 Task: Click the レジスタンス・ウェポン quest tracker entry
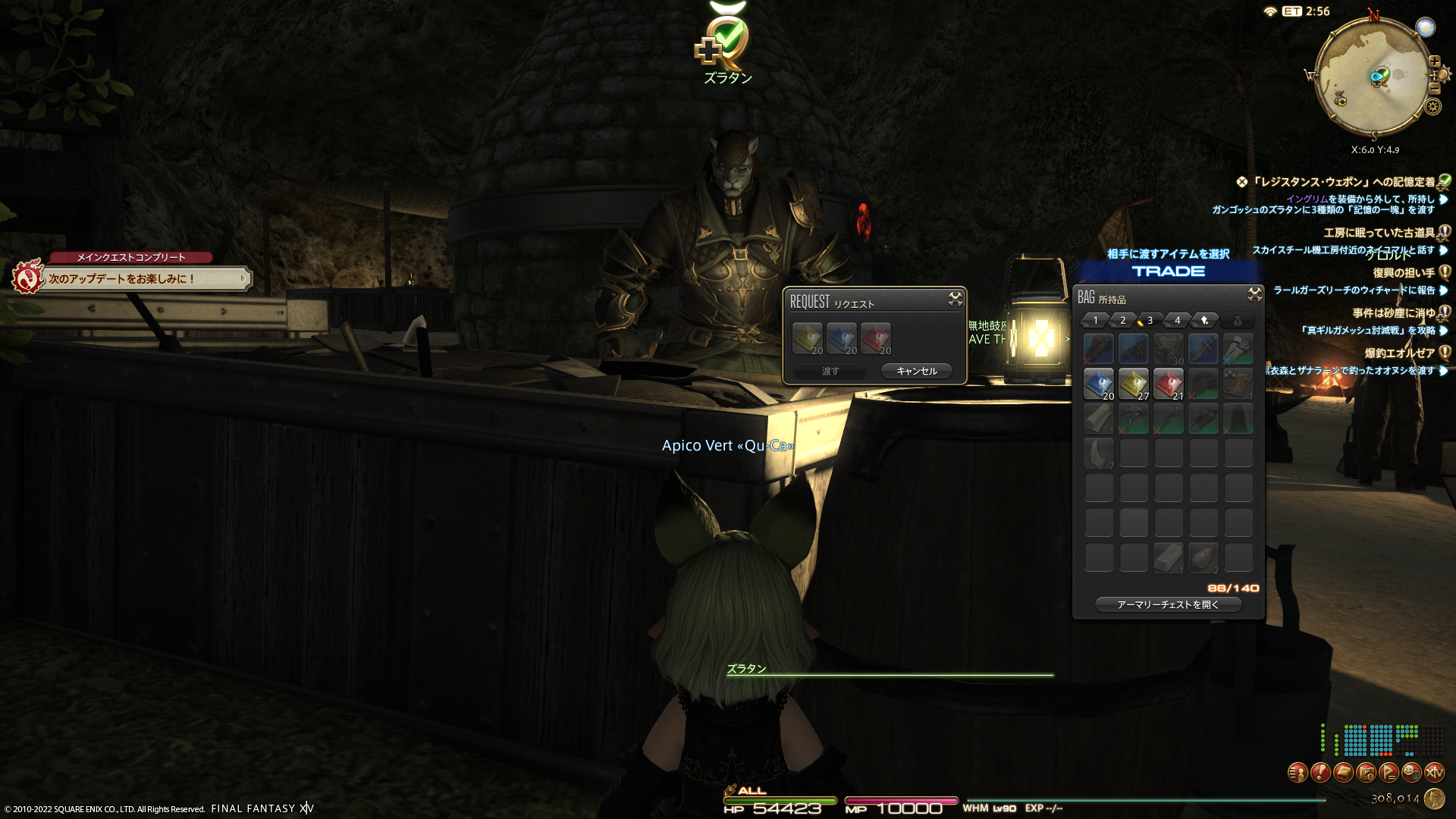click(1342, 182)
